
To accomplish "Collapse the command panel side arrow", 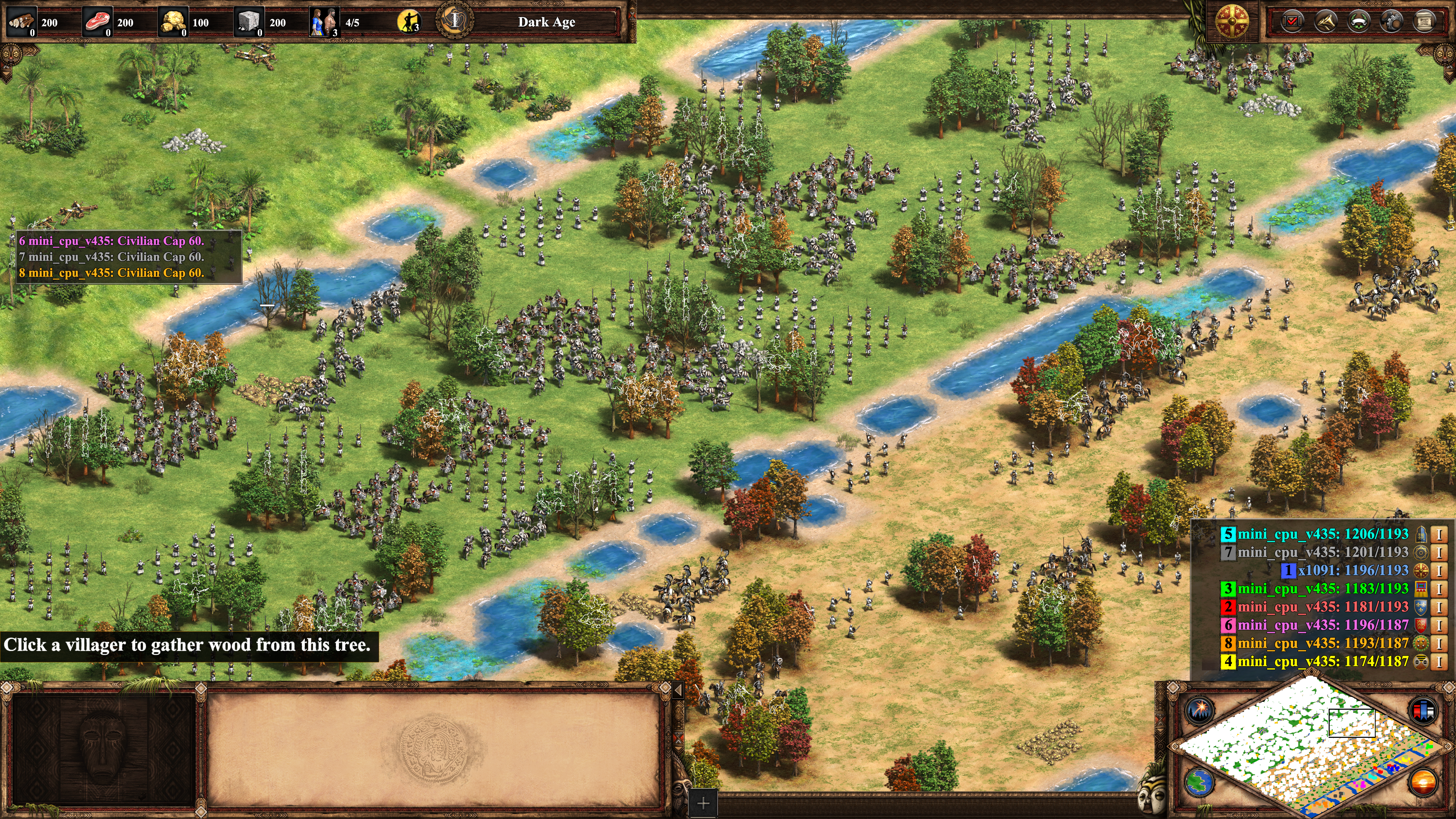I will point(678,690).
